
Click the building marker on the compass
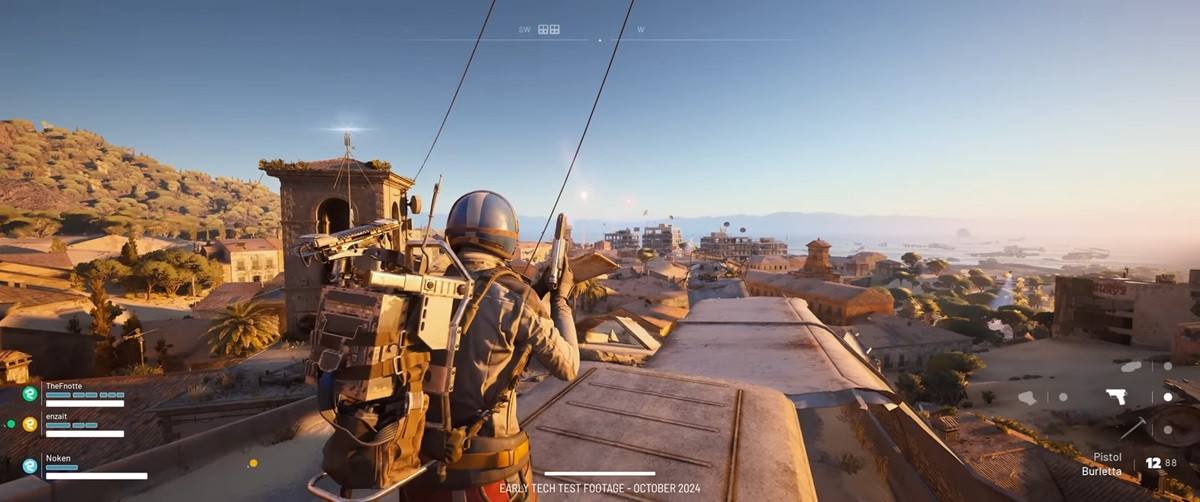coord(549,30)
